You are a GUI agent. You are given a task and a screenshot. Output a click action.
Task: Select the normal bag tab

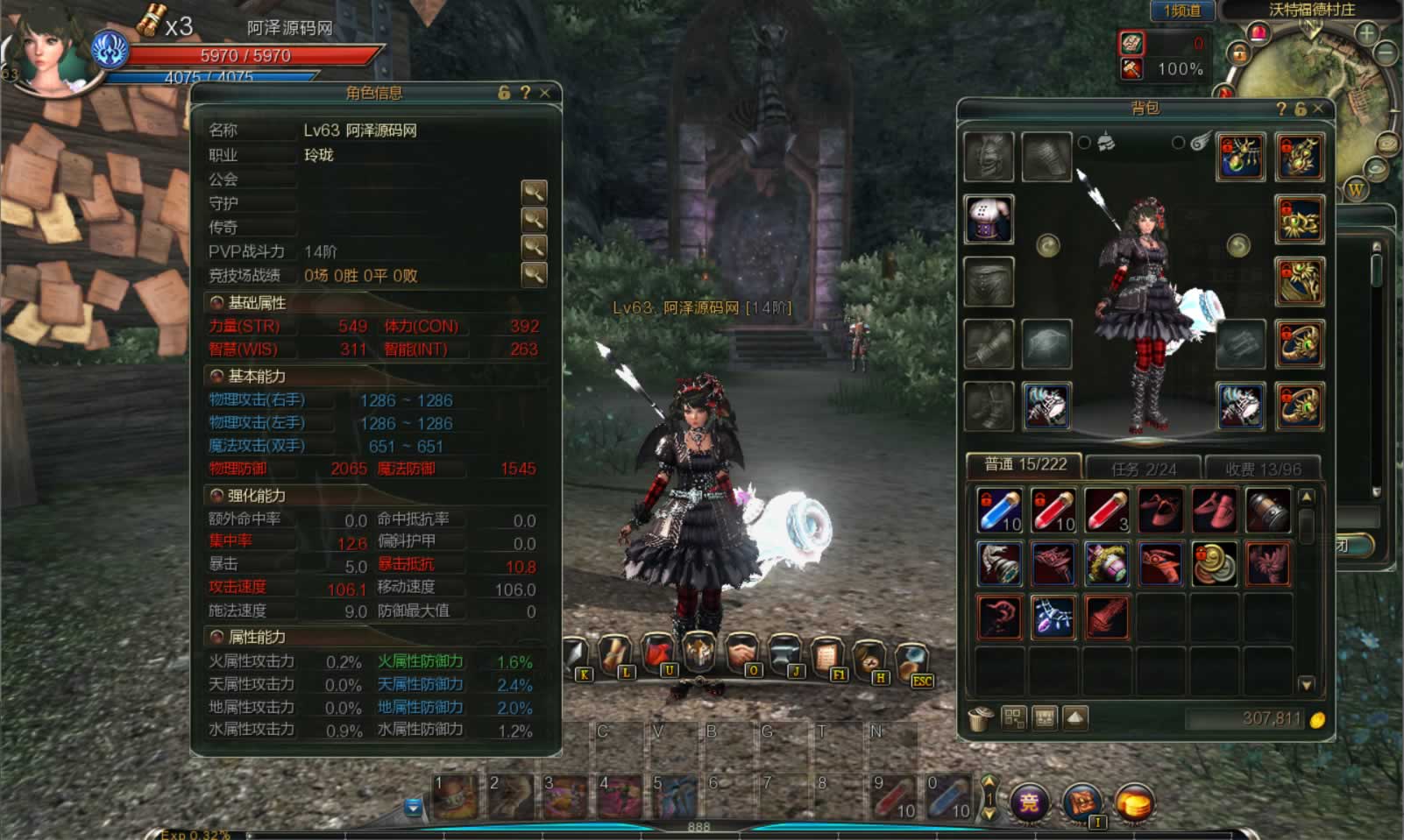click(x=1025, y=465)
